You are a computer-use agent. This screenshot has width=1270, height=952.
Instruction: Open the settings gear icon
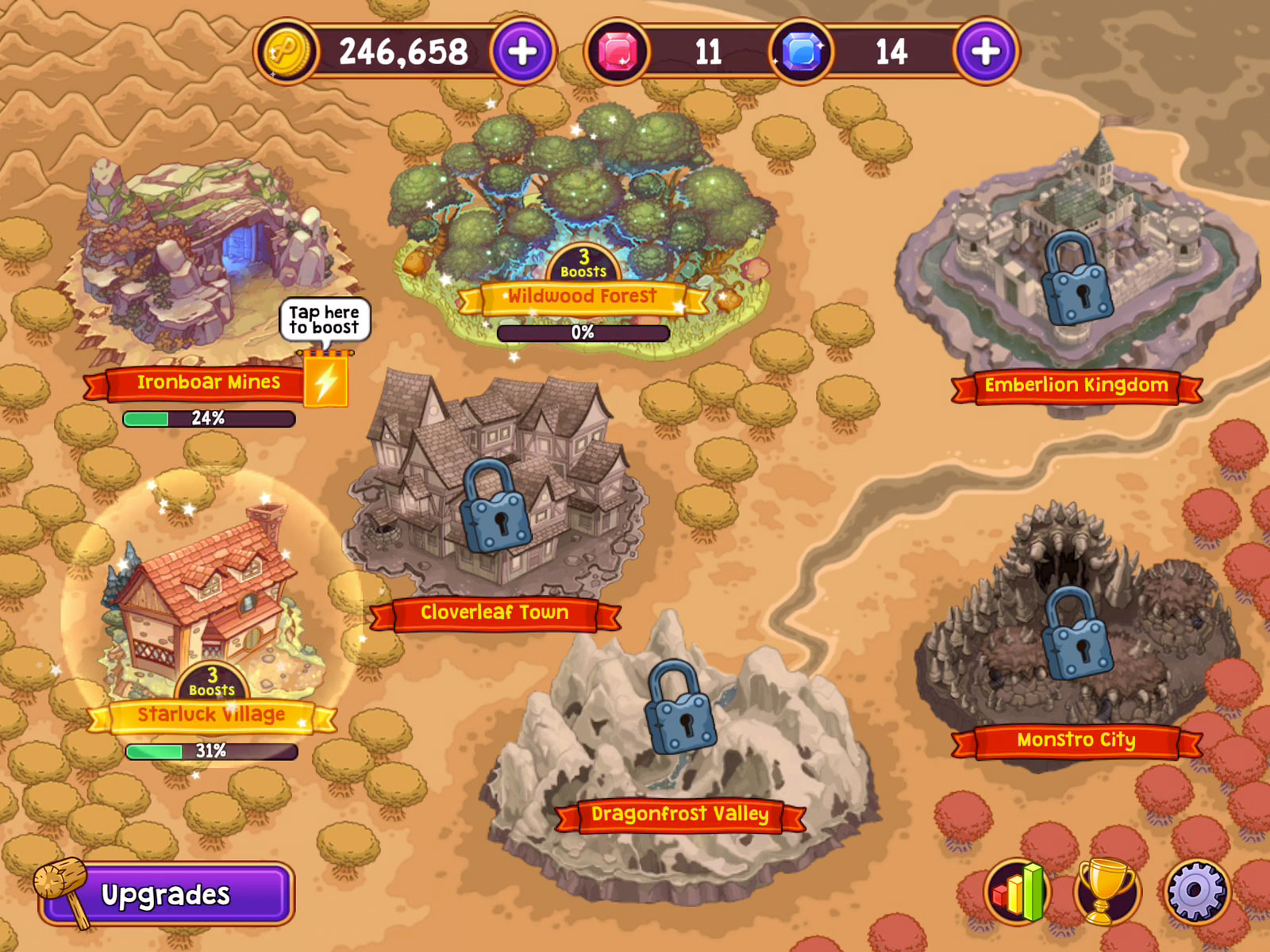coord(1196,891)
